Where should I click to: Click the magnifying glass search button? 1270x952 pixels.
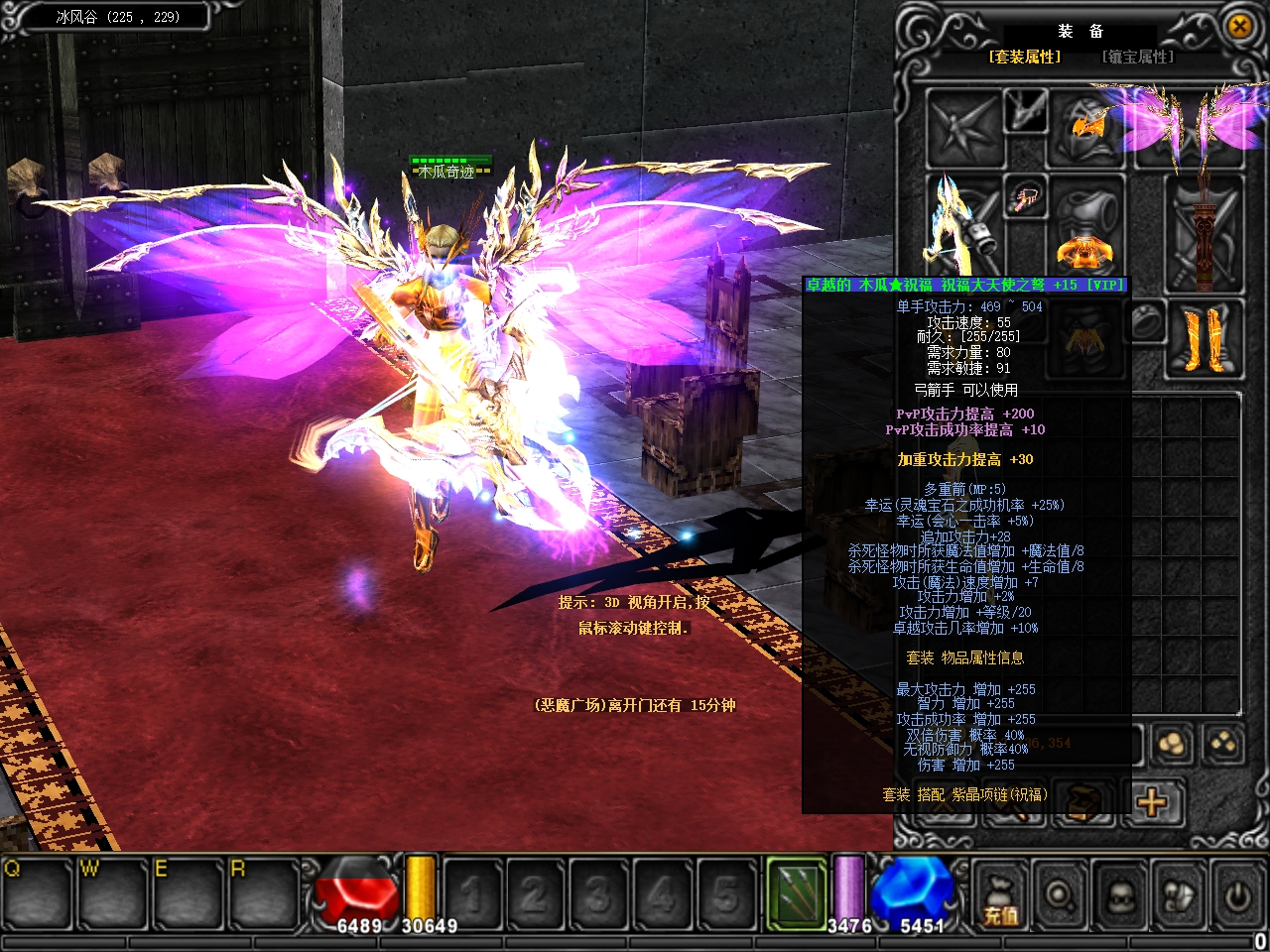pyautogui.click(x=1060, y=897)
